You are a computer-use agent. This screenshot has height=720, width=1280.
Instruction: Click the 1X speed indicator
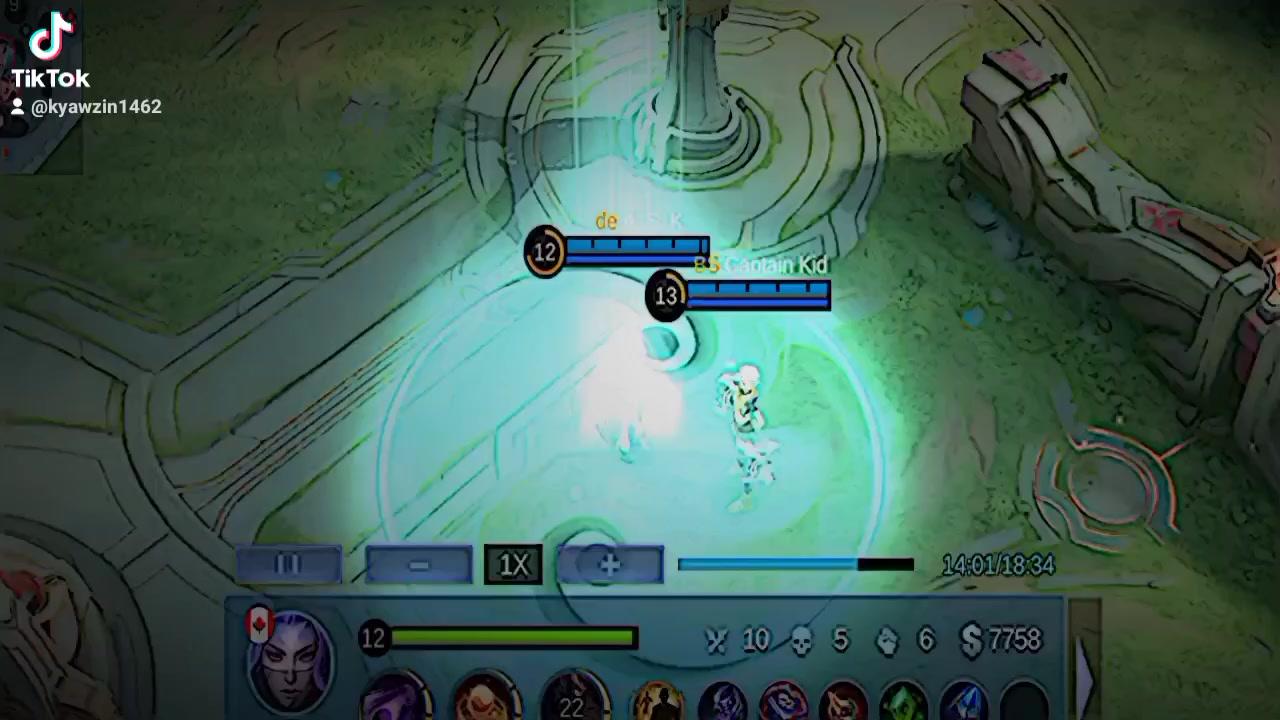(513, 563)
